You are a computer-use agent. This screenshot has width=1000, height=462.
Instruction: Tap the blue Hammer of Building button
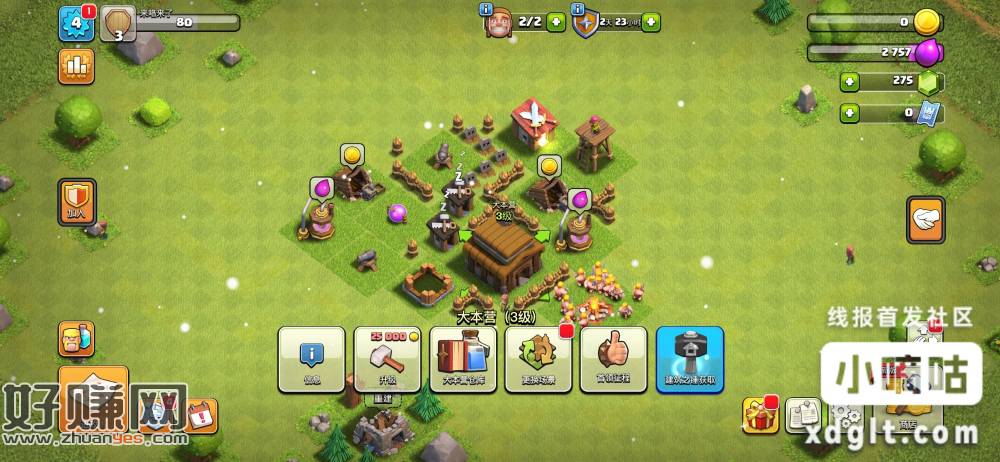[689, 358]
